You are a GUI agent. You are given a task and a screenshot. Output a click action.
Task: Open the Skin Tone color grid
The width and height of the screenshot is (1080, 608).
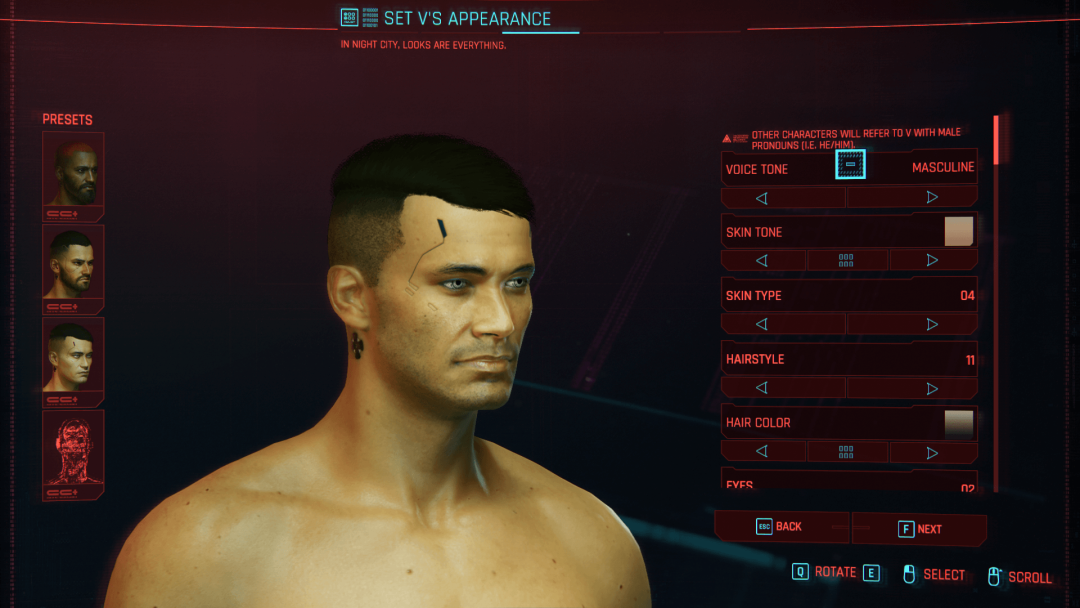pyautogui.click(x=847, y=261)
